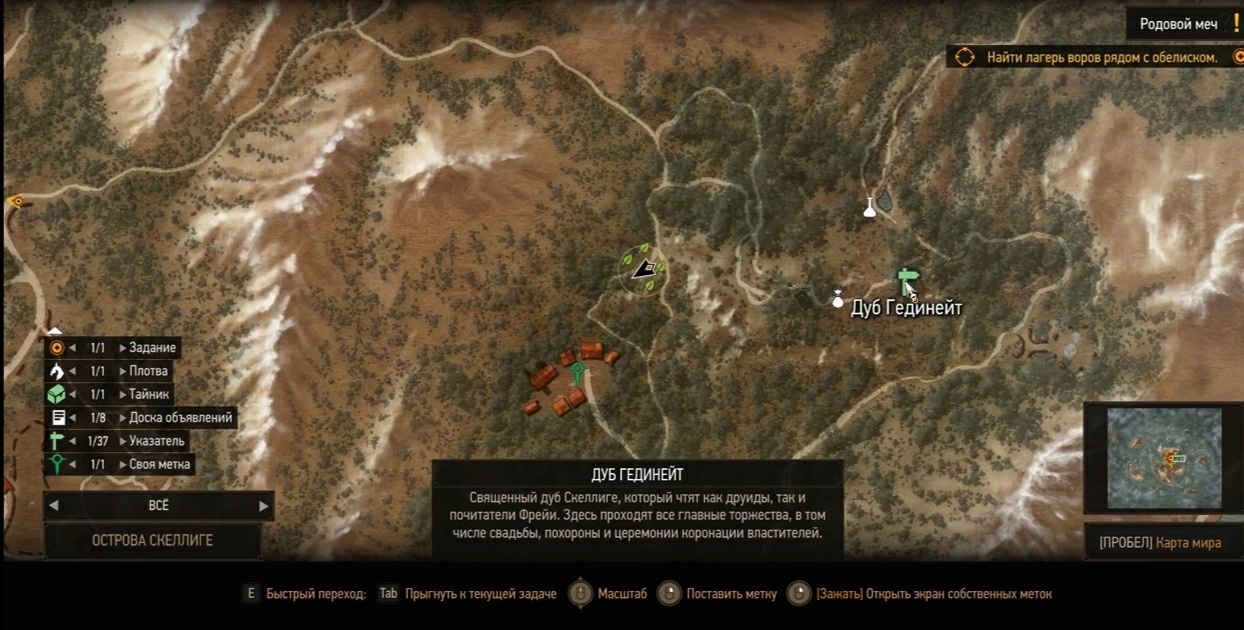Click the thieves' camp objective line
Screen dimensions: 1244x630
1100,57
